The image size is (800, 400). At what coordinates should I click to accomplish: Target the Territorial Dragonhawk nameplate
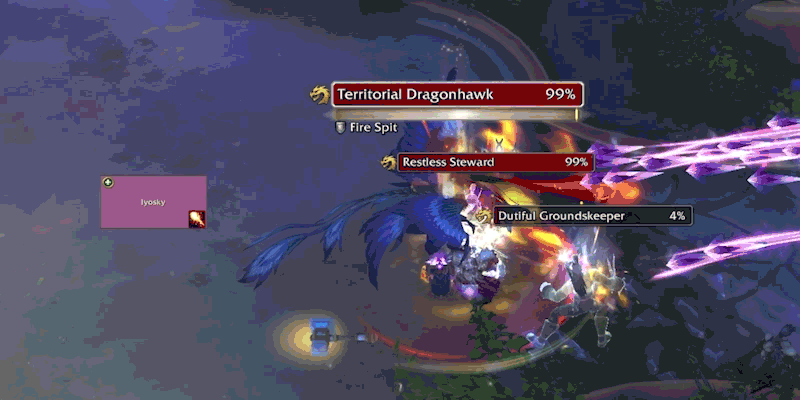tap(457, 95)
